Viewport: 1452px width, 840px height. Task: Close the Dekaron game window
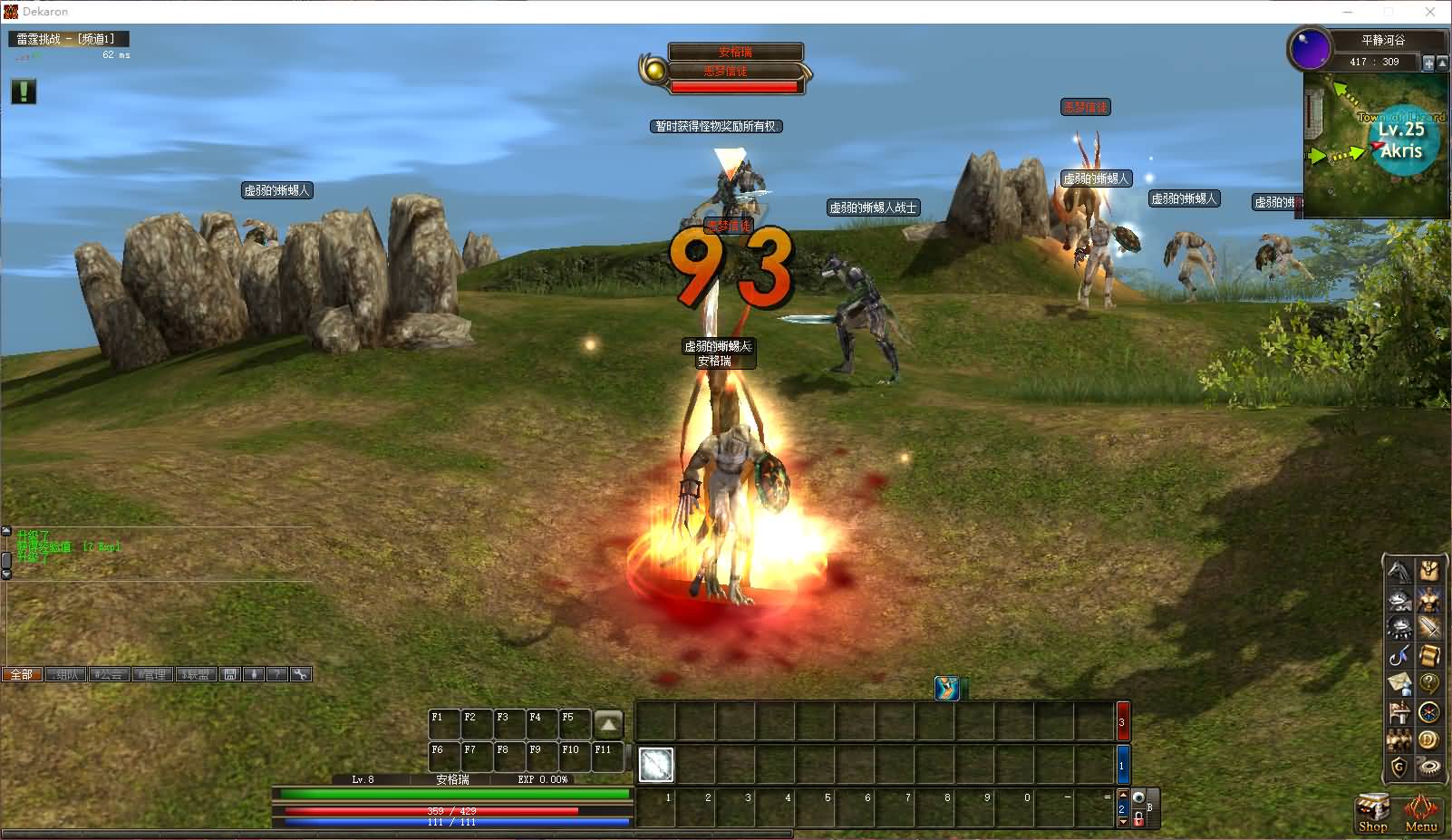1430,12
